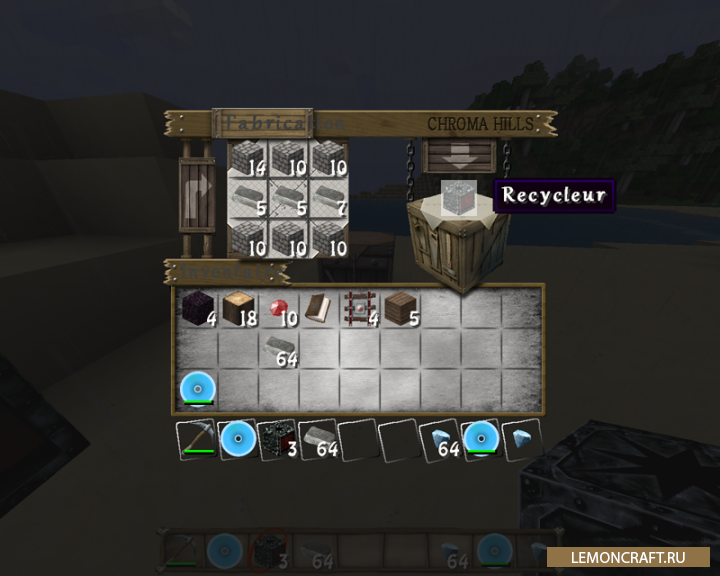
Task: Pick up the stack of 14 stone bricks
Action: (x=247, y=160)
